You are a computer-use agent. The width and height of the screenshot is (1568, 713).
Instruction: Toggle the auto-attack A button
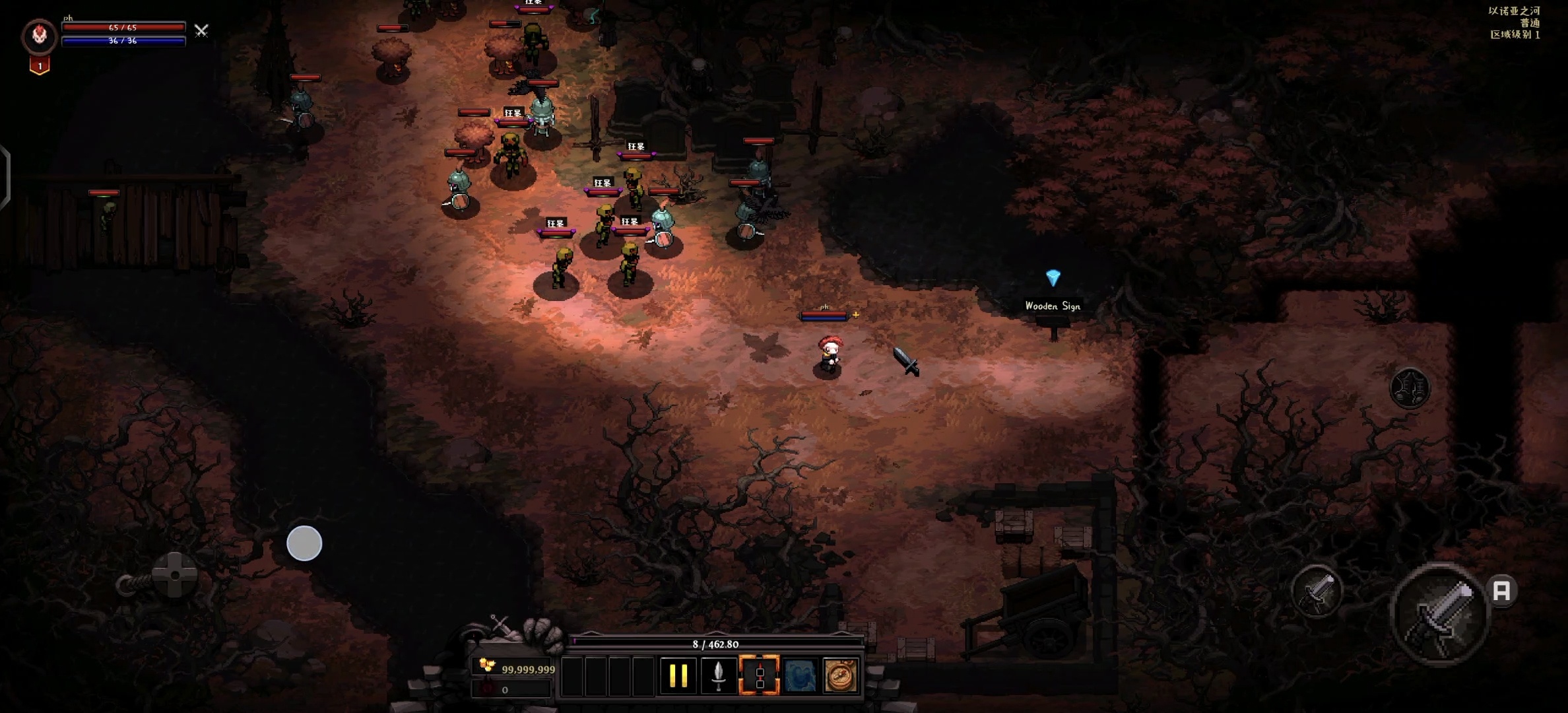click(1502, 590)
